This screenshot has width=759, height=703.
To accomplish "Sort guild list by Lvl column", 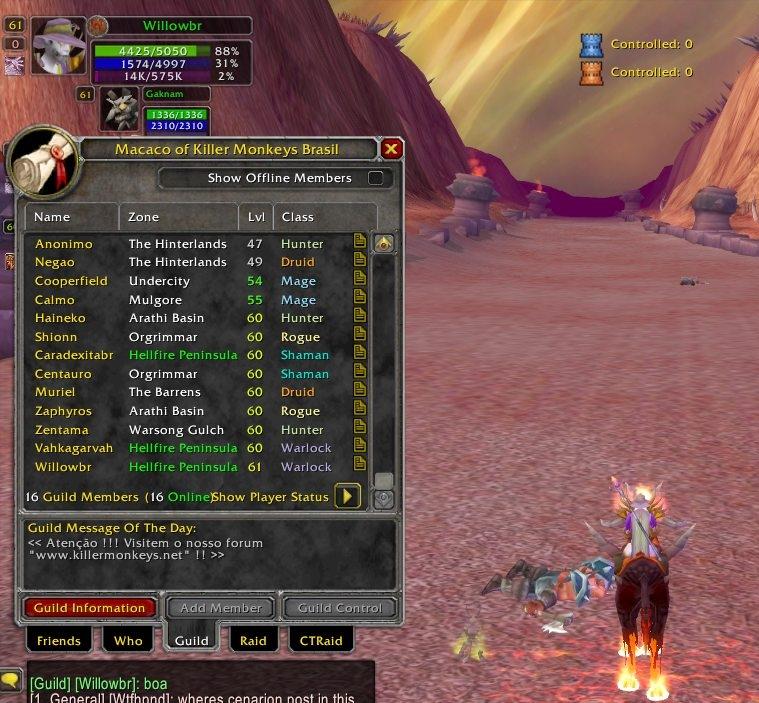I will click(256, 216).
